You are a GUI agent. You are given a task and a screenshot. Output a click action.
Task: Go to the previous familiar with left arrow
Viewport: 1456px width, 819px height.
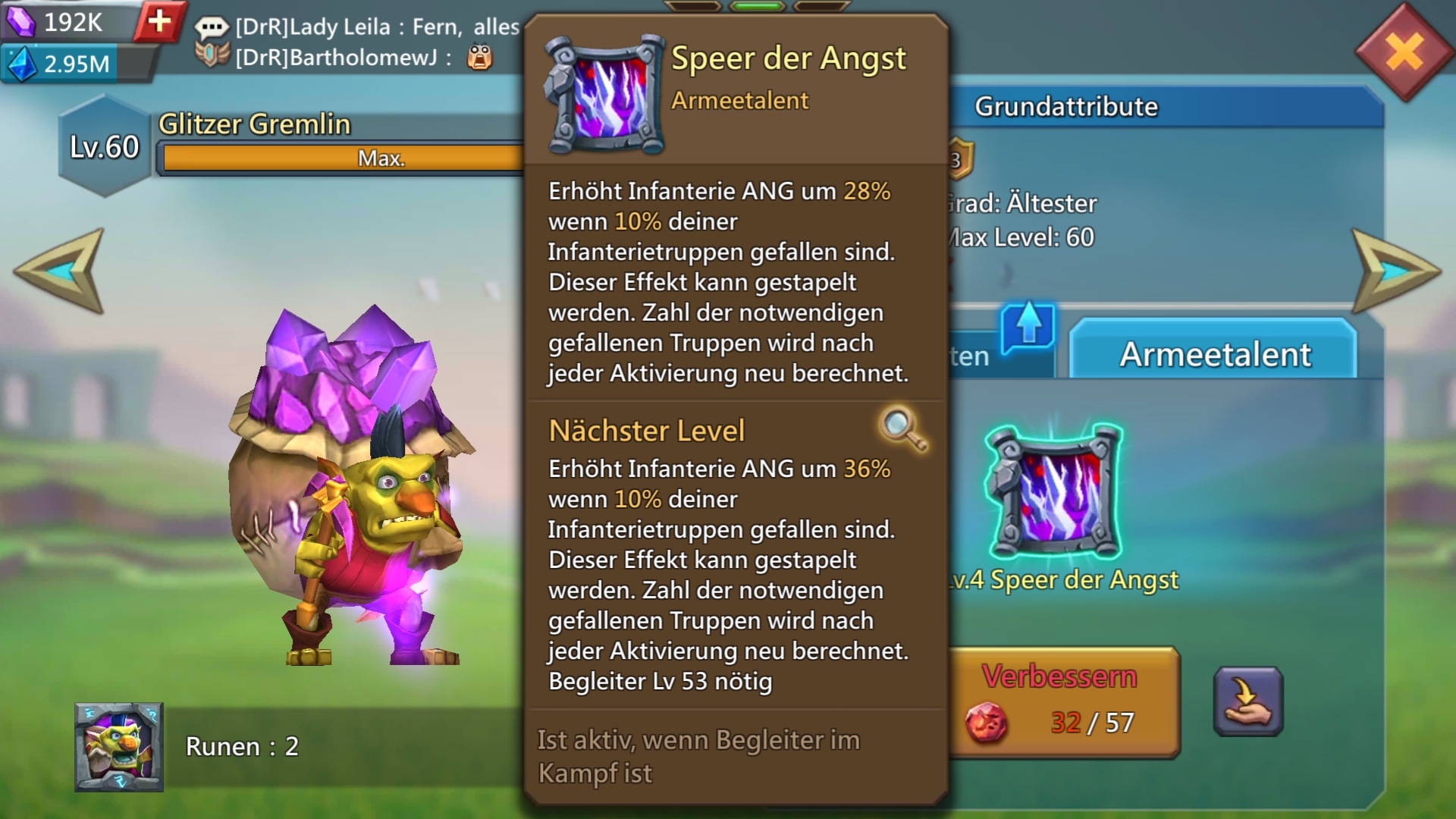(x=61, y=271)
